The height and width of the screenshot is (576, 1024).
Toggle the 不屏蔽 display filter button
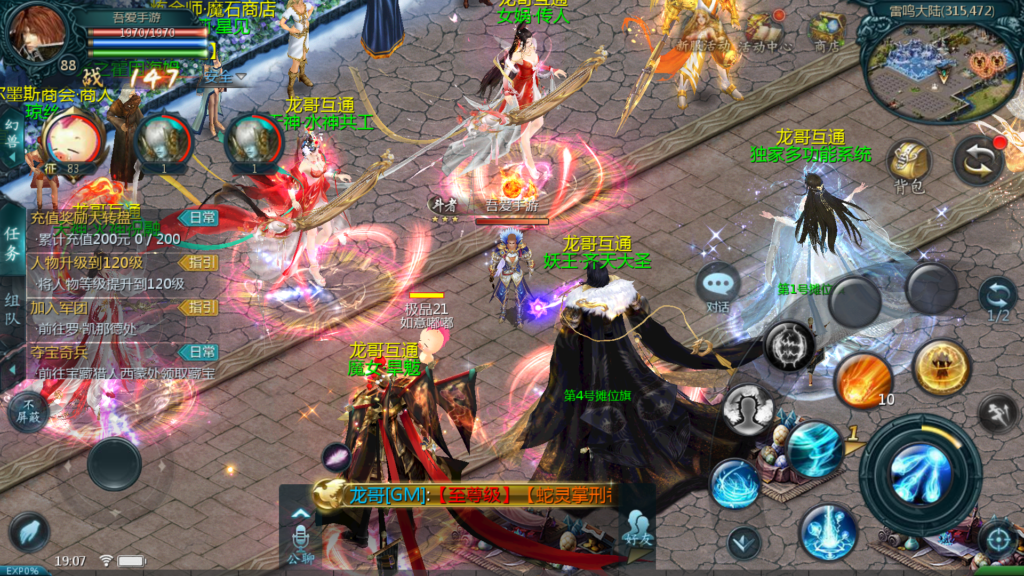[x=27, y=412]
